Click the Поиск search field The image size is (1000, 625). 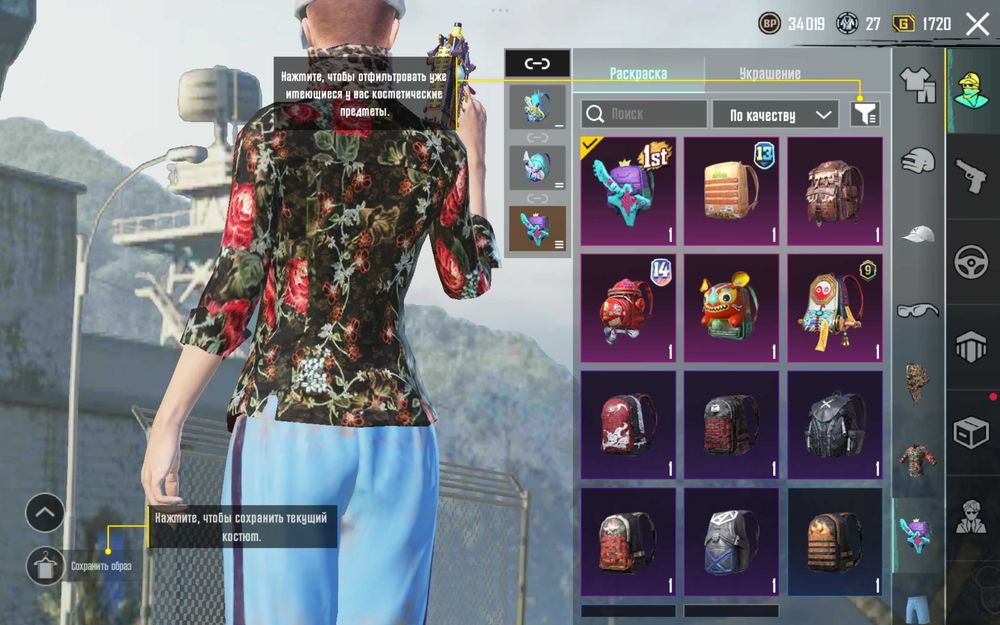pyautogui.click(x=644, y=114)
